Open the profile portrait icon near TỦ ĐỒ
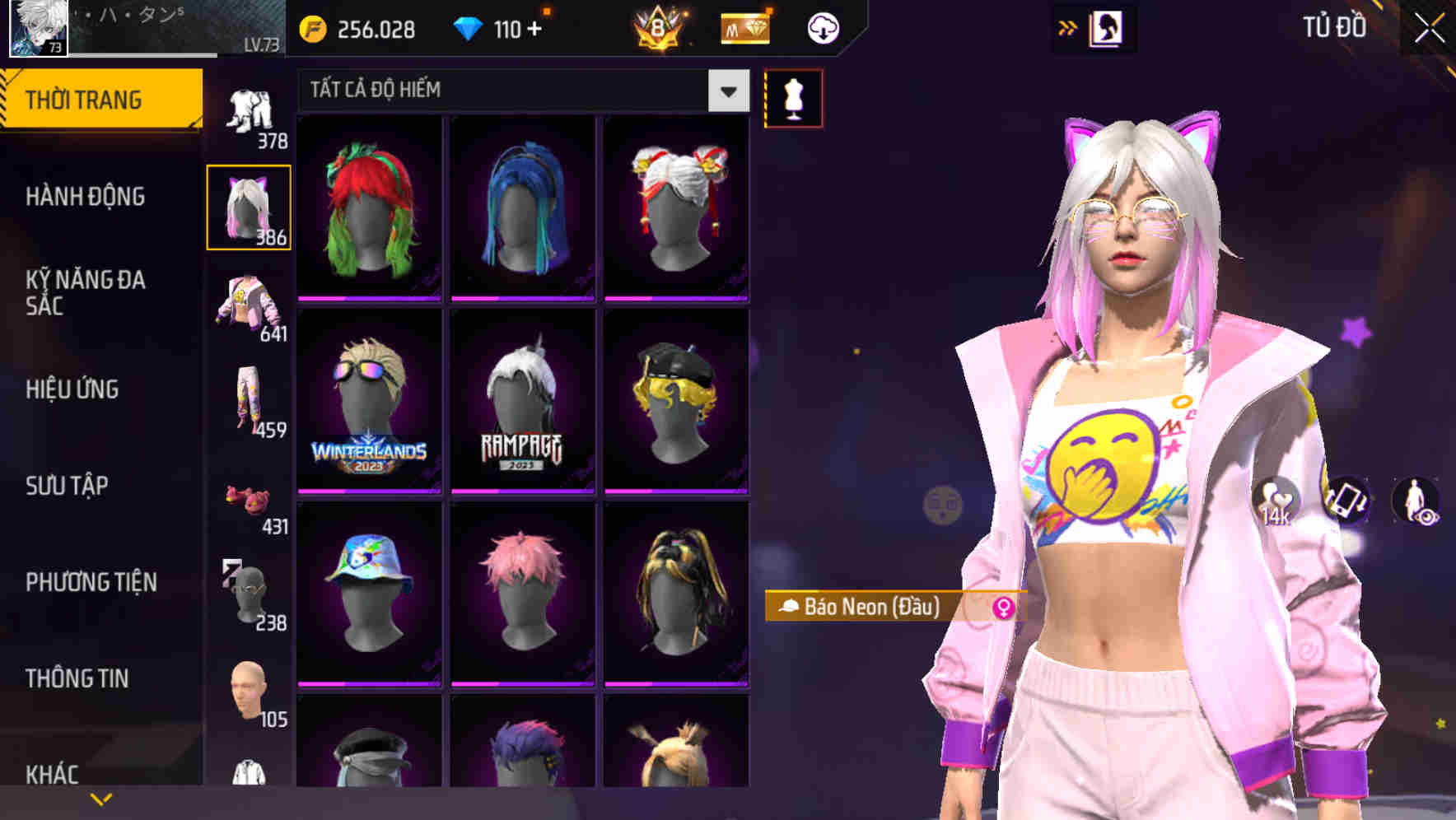Screen dimensions: 1456x820 pyautogui.click(x=1108, y=27)
